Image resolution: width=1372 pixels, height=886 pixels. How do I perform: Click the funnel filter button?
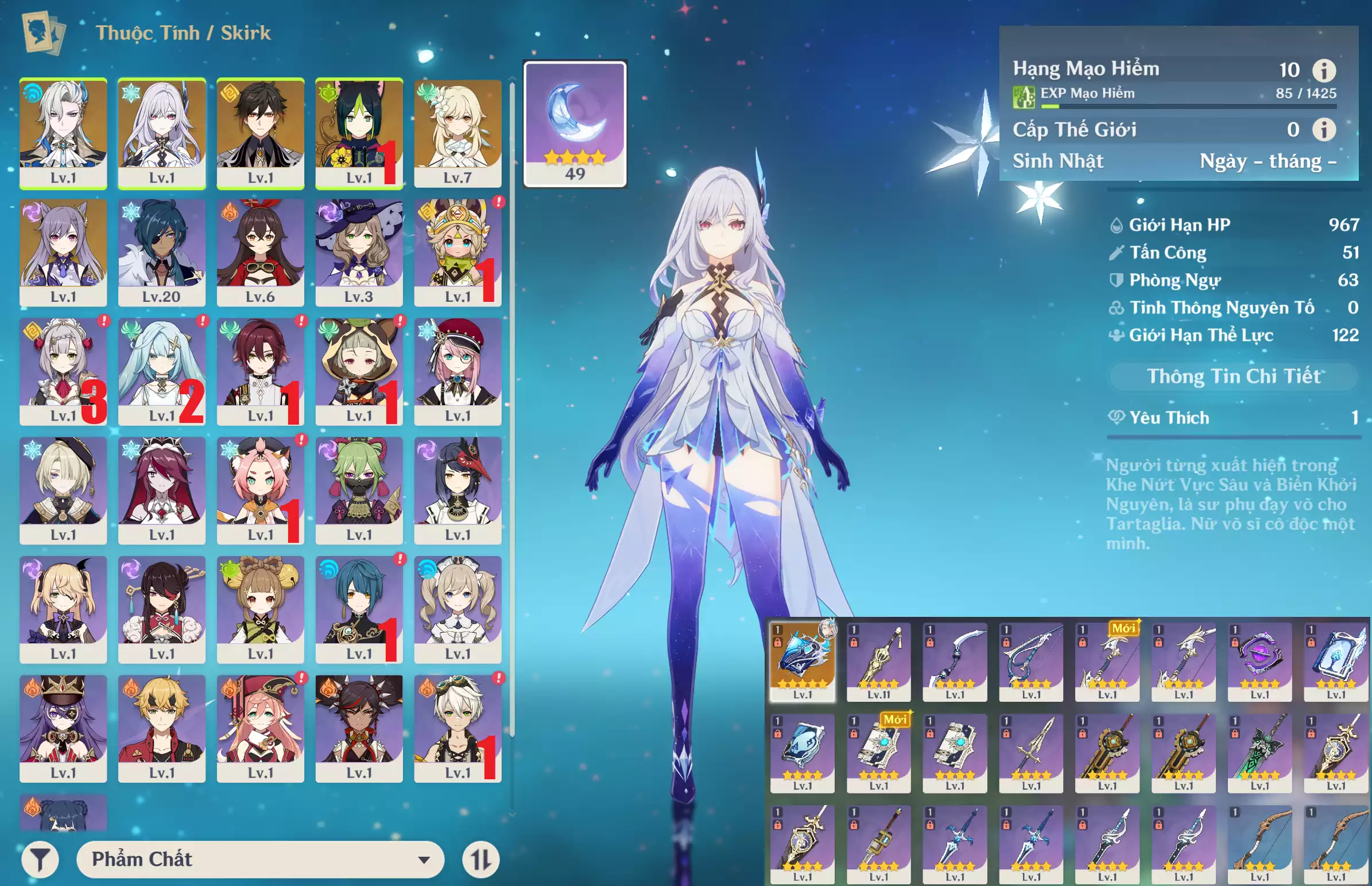(40, 860)
